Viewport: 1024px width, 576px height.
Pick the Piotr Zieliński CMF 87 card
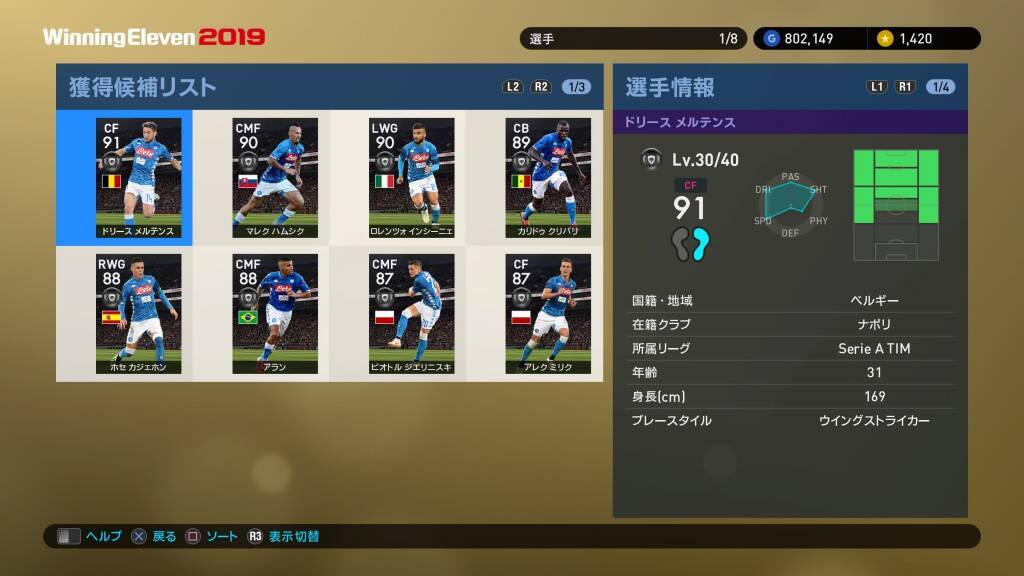pyautogui.click(x=411, y=314)
